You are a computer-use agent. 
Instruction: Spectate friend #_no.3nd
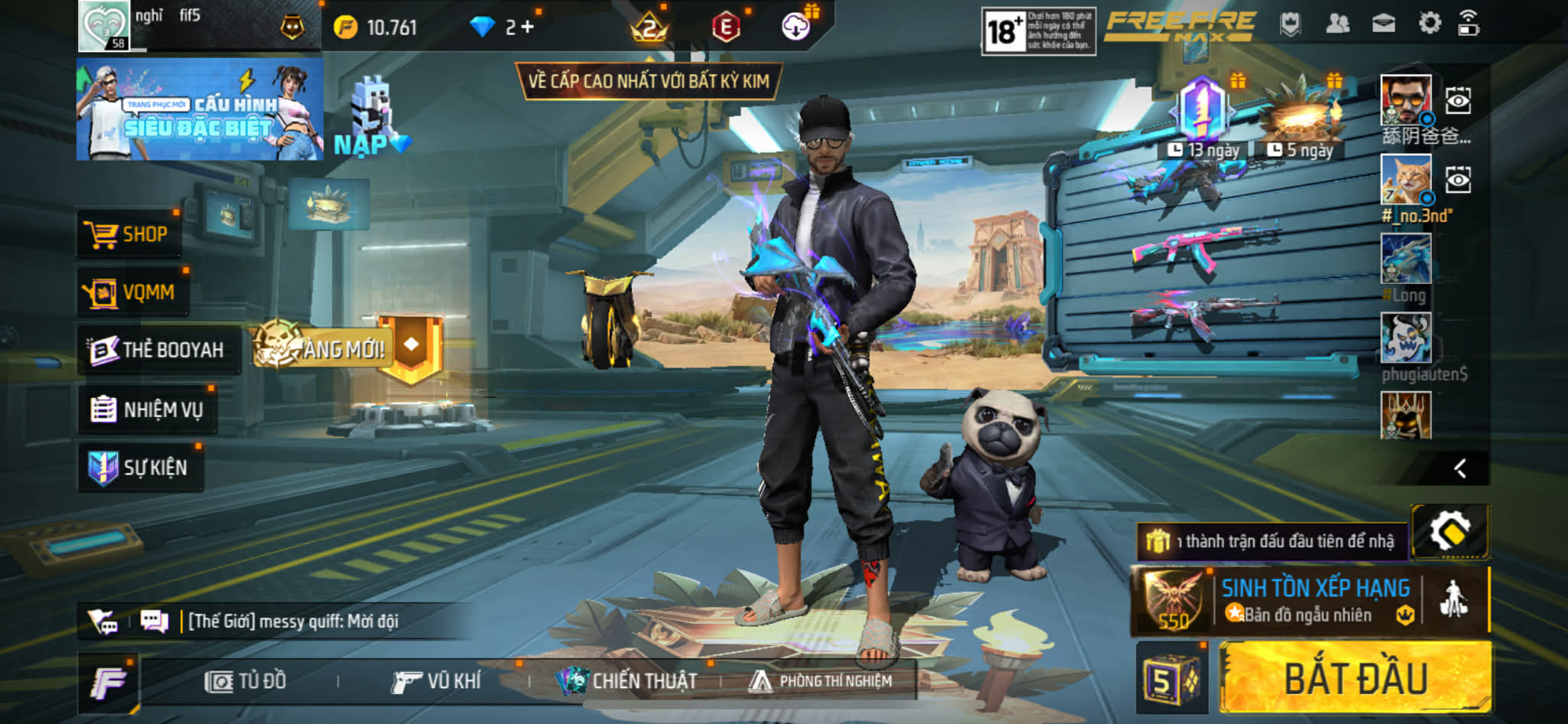(1458, 181)
